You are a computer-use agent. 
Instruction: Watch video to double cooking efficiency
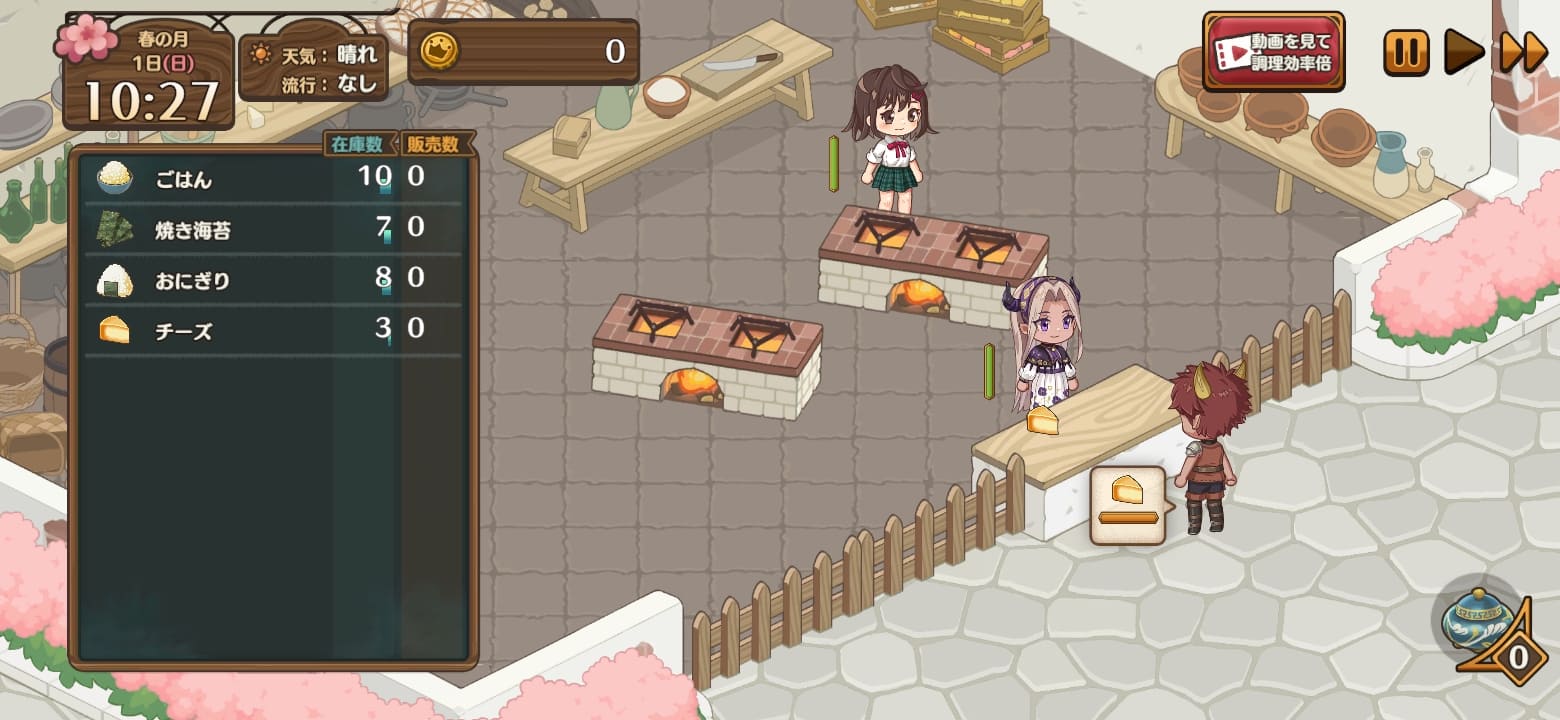tap(1273, 51)
